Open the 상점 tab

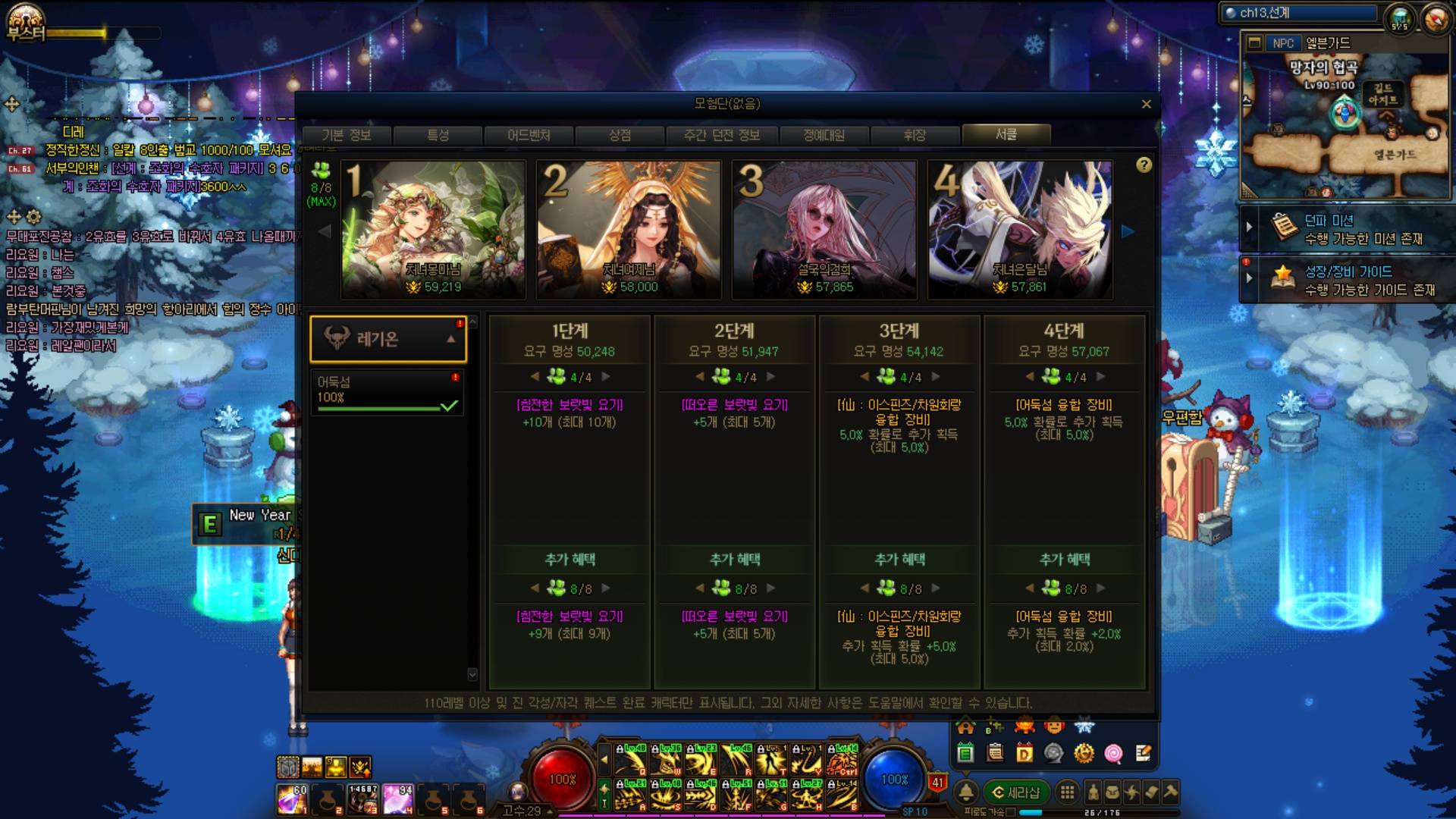coord(620,135)
